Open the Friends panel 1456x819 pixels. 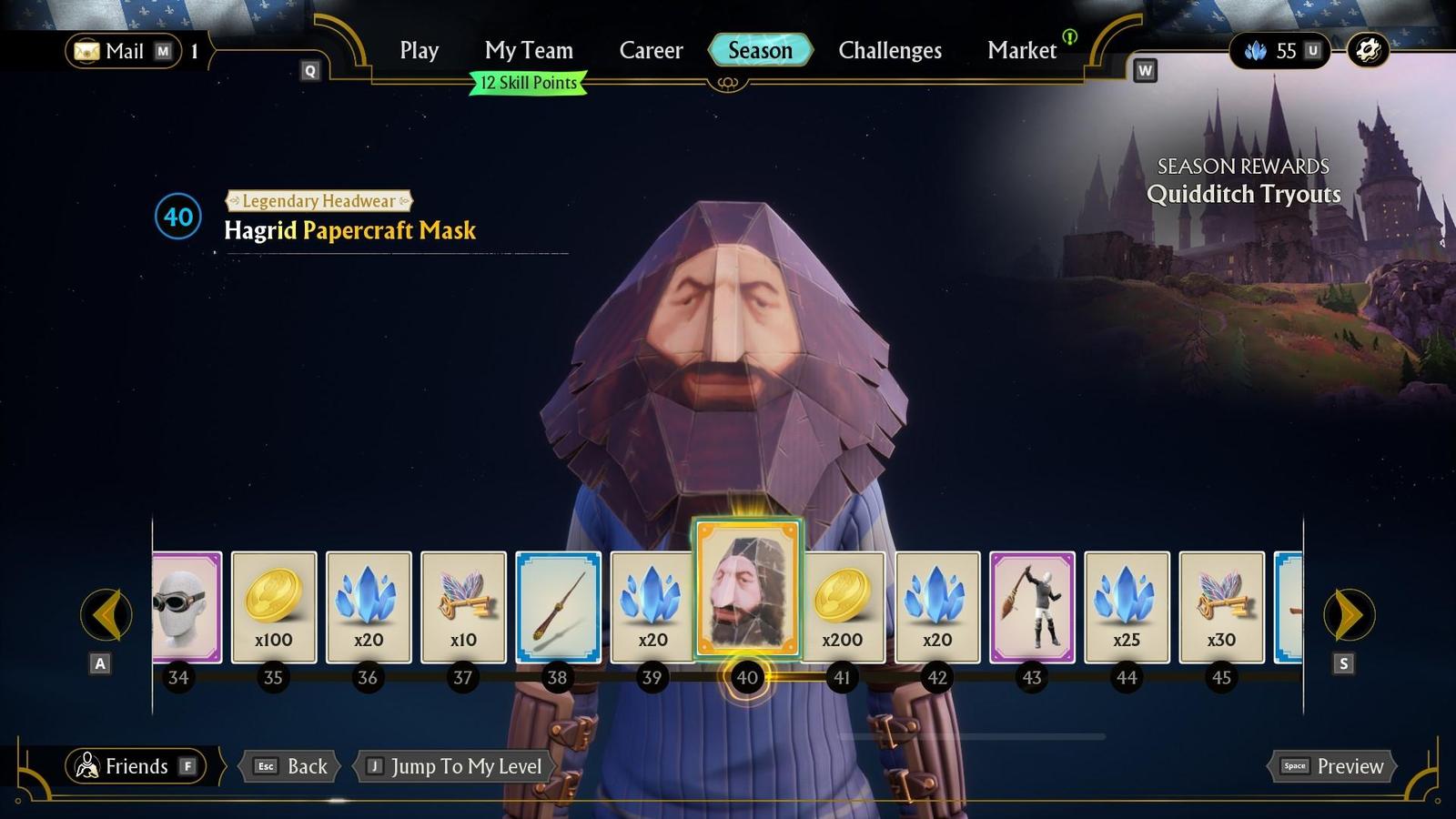[x=135, y=766]
